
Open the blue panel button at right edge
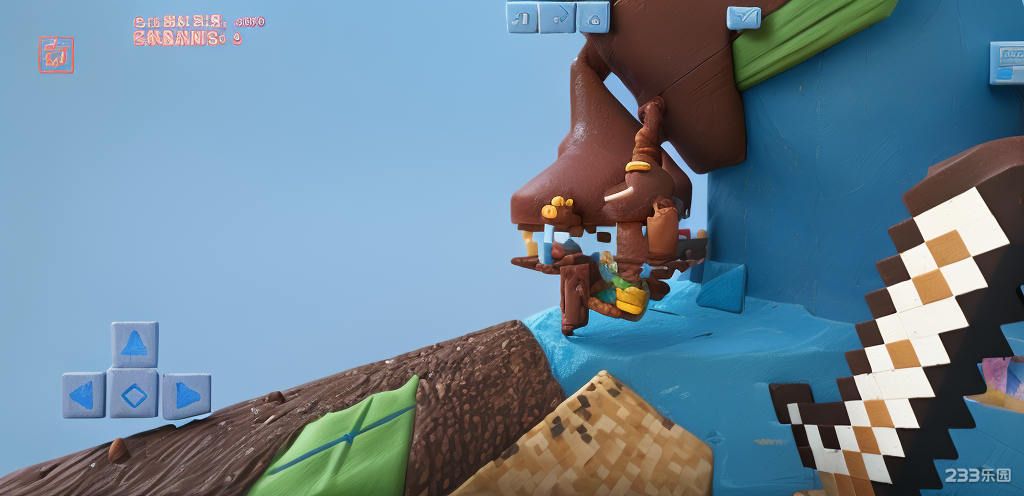1006,62
